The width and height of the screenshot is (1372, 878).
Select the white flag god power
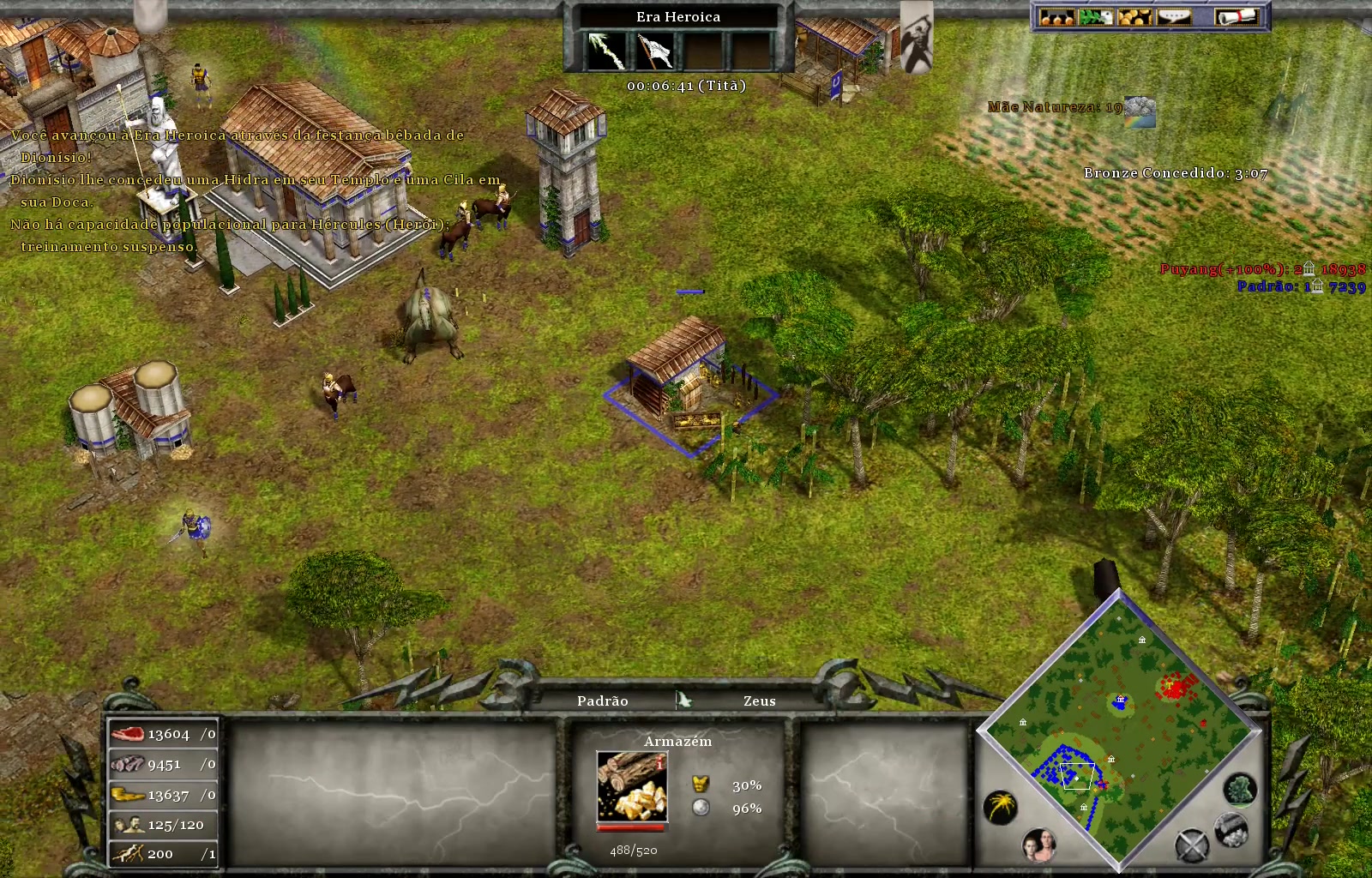coord(653,48)
